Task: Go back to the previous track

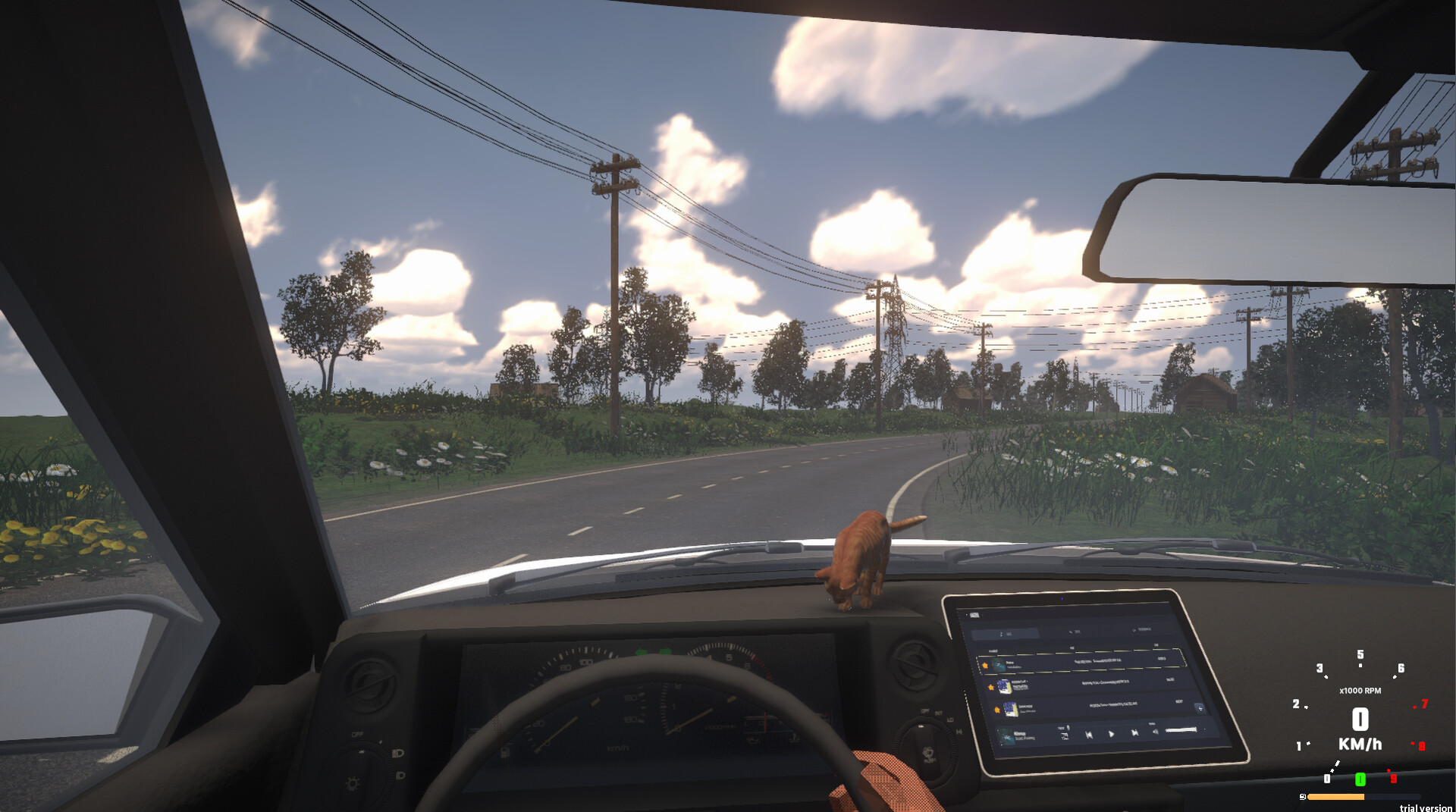Action: [1089, 735]
